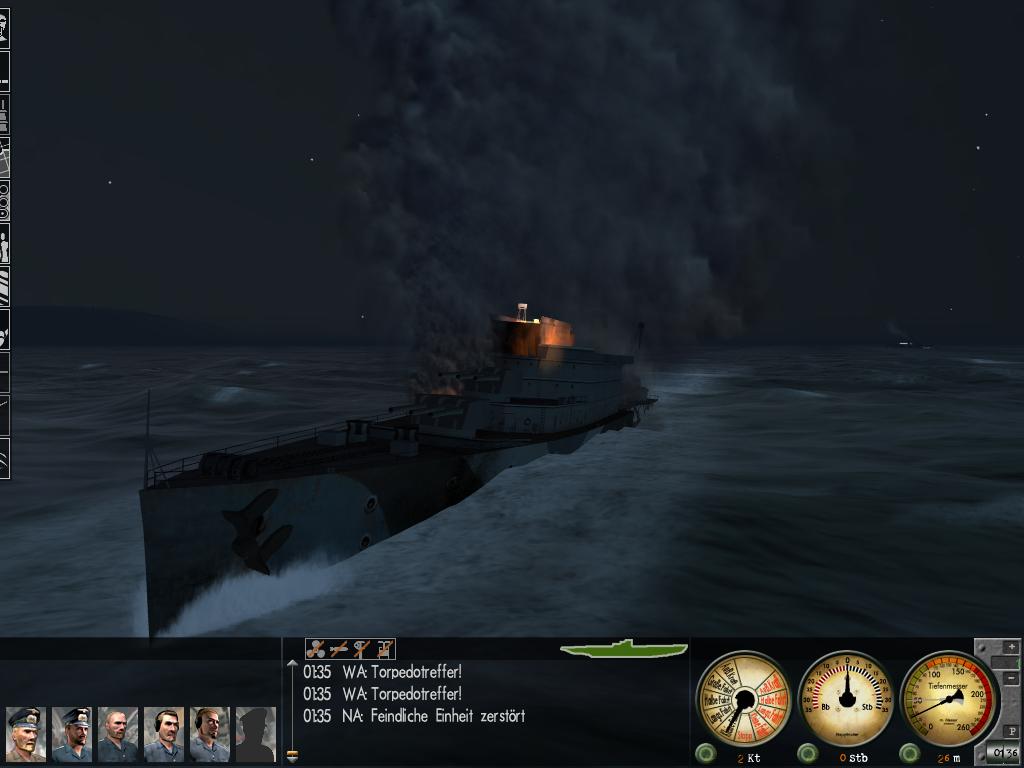Set depth on the Tiefenmesser gauge

(x=949, y=698)
